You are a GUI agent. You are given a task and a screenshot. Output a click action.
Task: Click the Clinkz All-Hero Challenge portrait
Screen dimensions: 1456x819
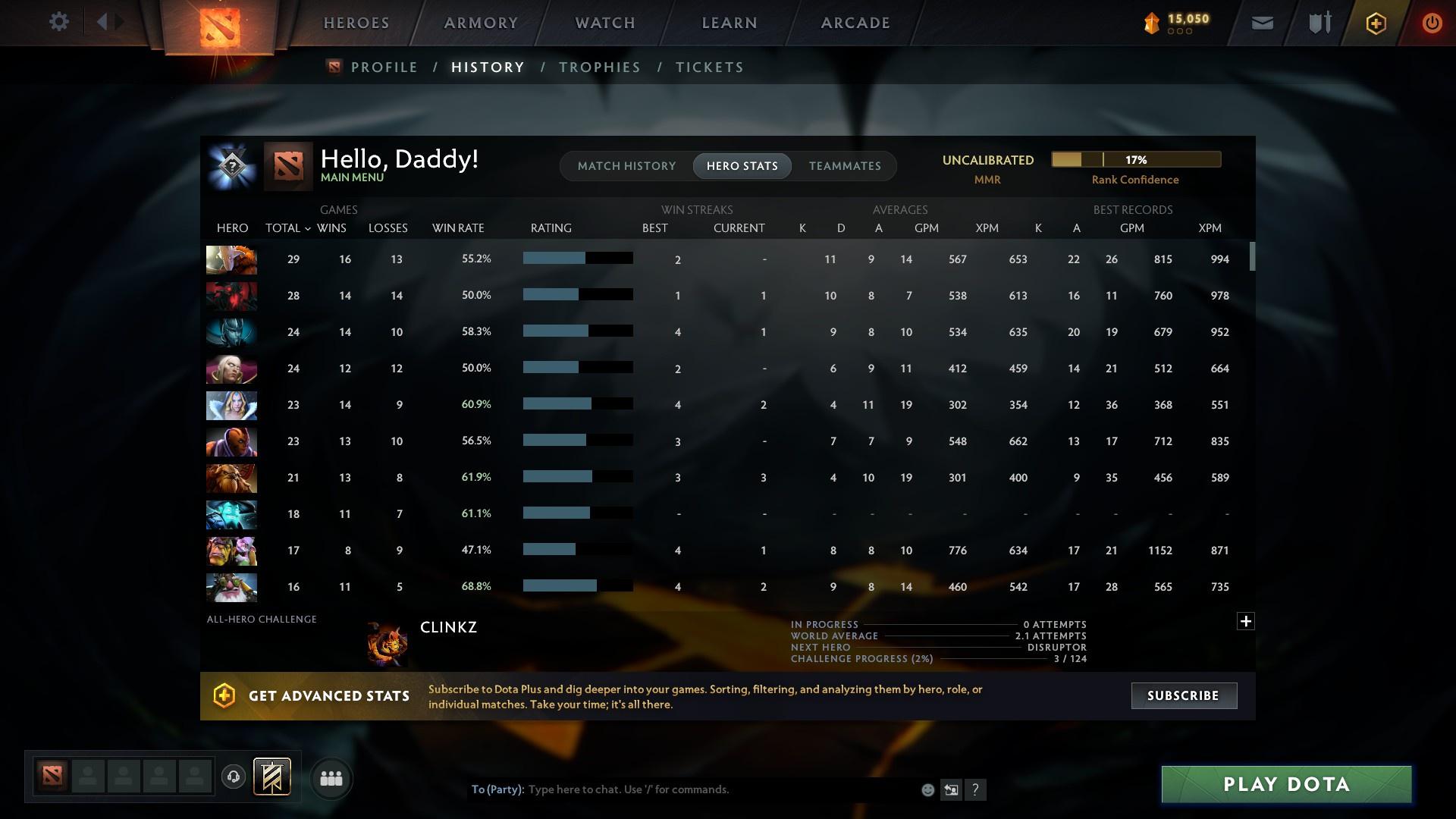pyautogui.click(x=387, y=642)
